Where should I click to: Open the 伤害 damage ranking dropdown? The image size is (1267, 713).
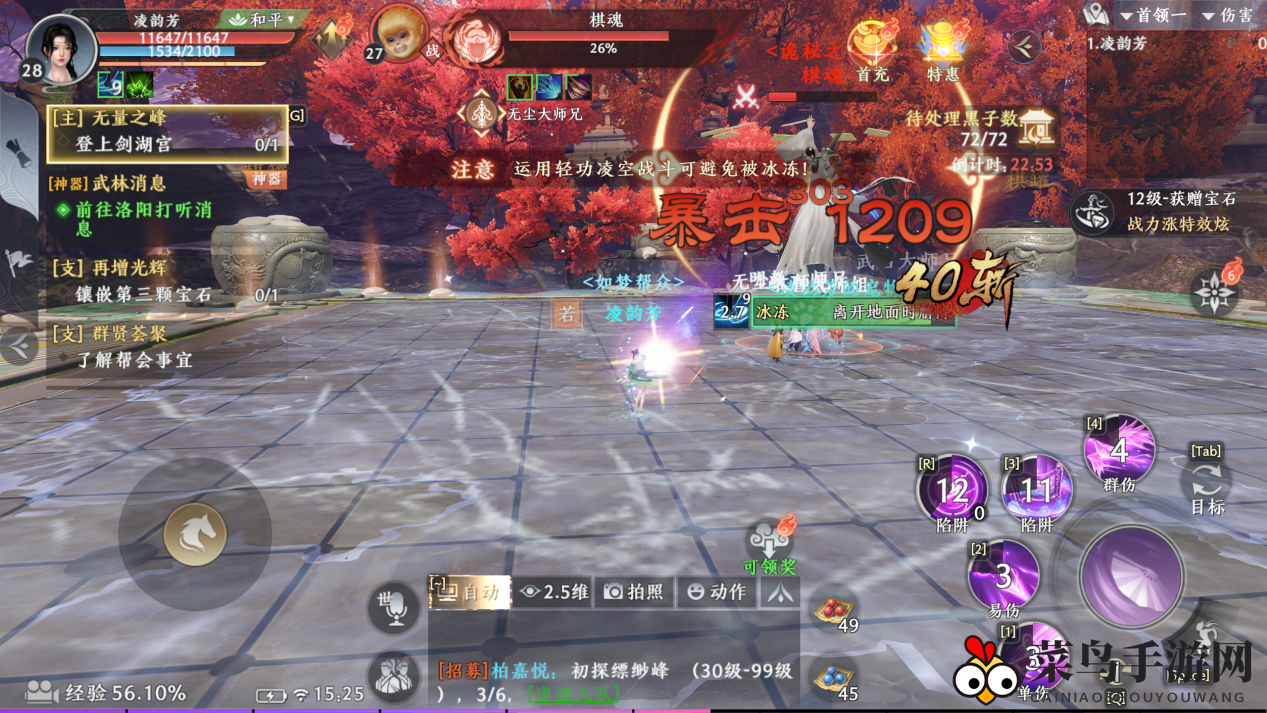point(1228,15)
